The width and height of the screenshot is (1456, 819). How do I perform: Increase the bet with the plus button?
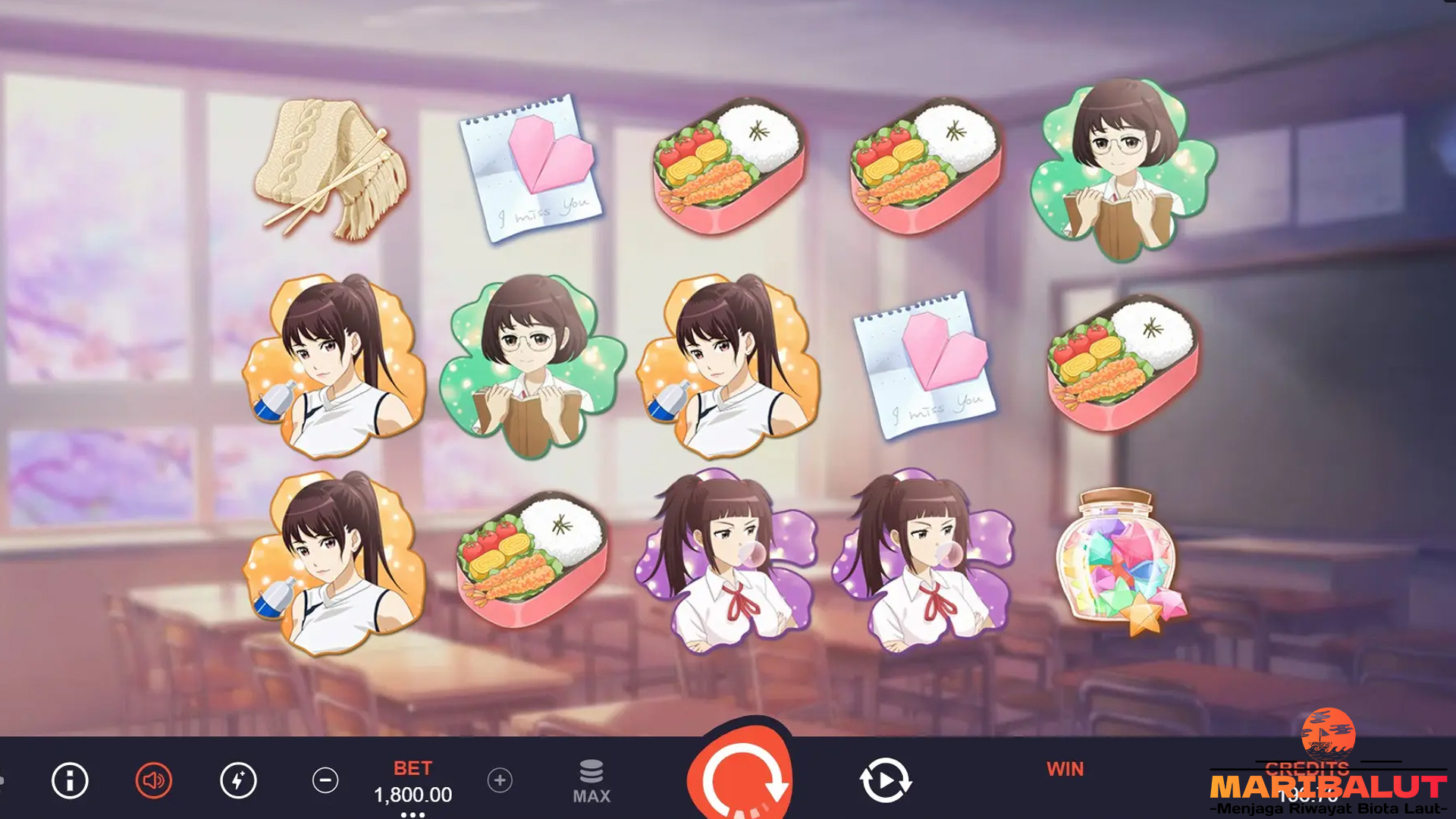tap(500, 780)
